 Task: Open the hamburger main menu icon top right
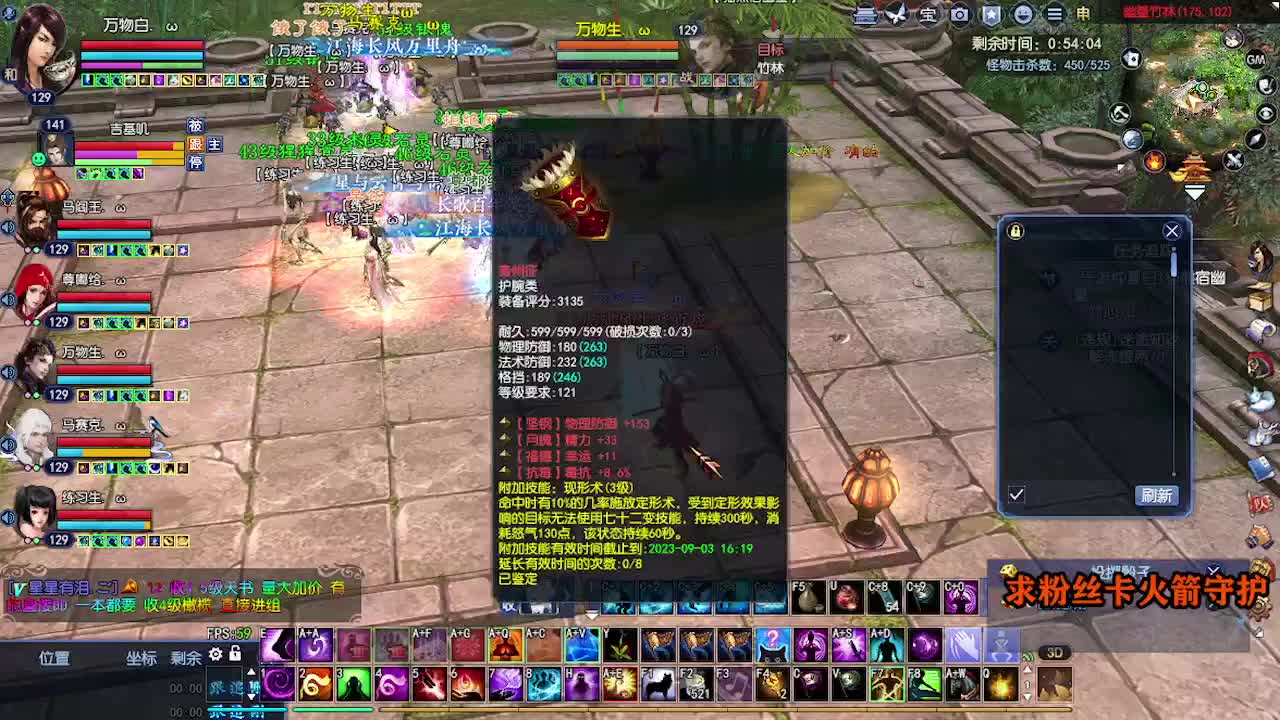coord(1055,14)
